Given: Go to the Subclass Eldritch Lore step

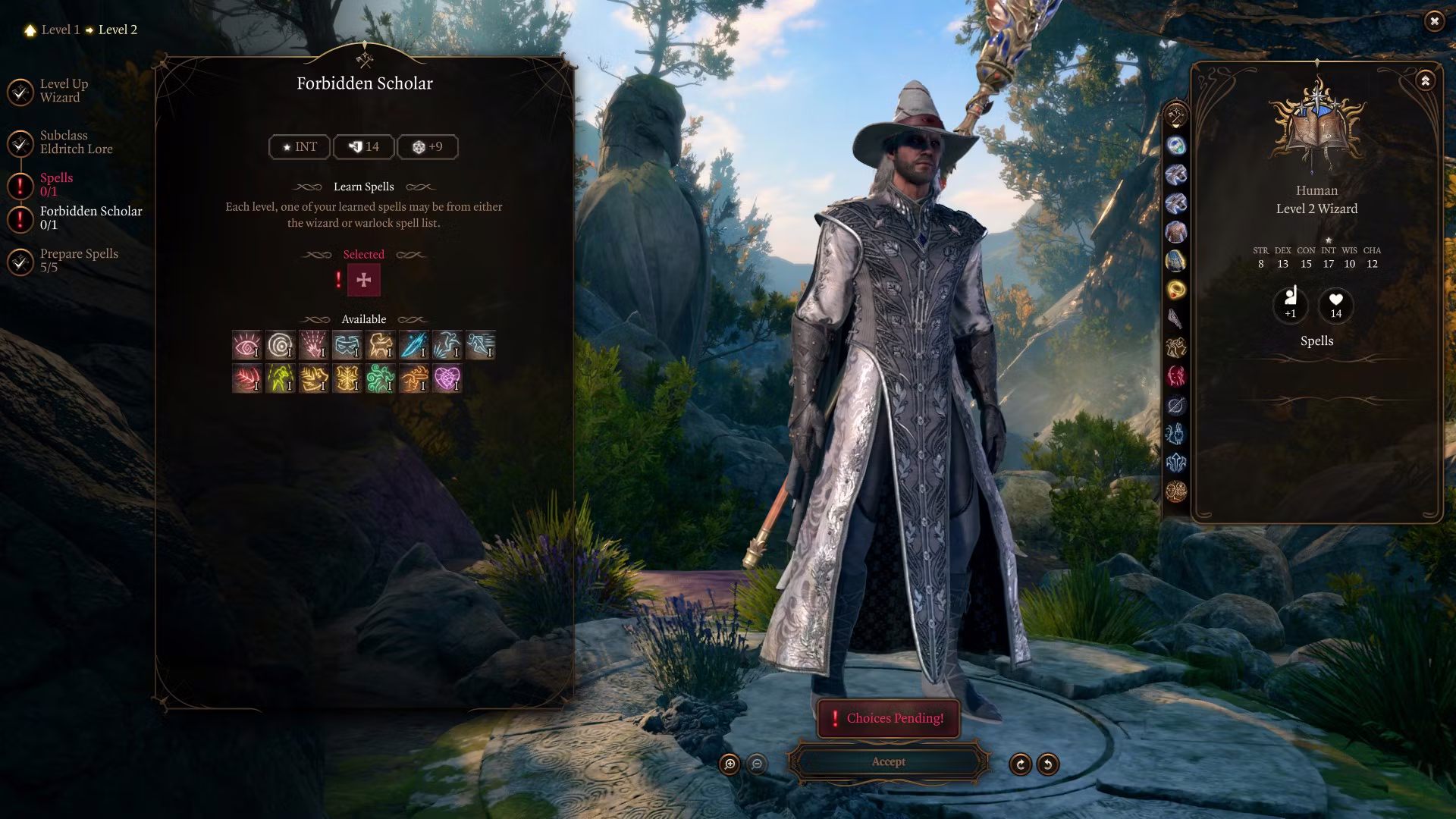Looking at the screenshot, I should (76, 143).
